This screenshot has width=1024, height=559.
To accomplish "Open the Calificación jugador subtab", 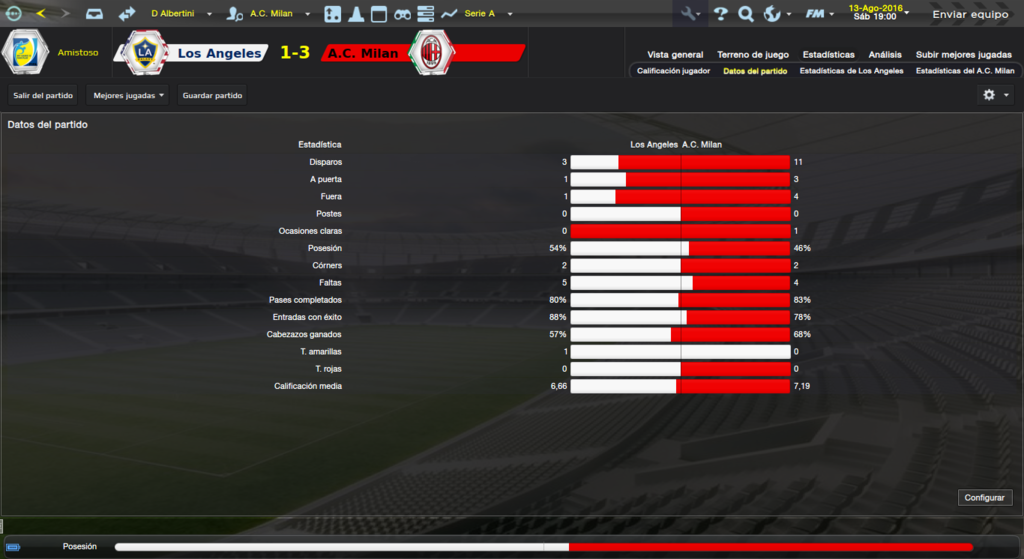I will coord(674,71).
